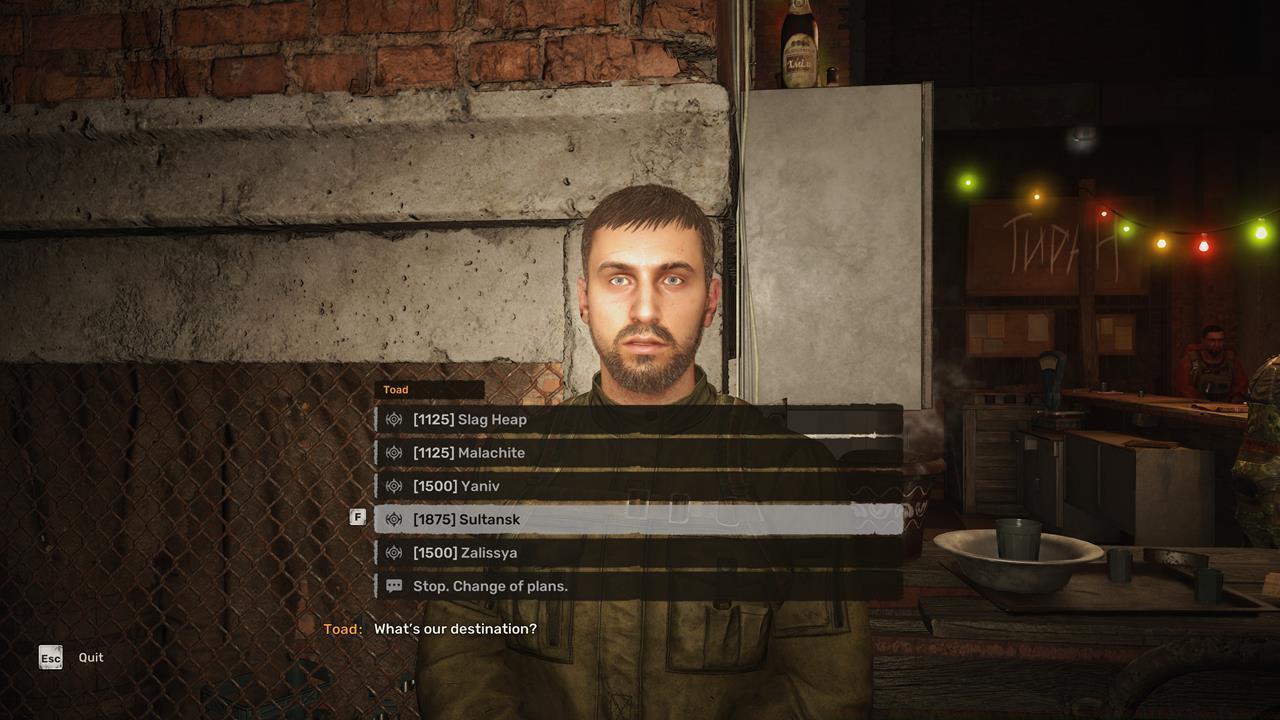1280x720 pixels.
Task: Click the waypoint icon beside Yaniv
Action: tap(394, 485)
